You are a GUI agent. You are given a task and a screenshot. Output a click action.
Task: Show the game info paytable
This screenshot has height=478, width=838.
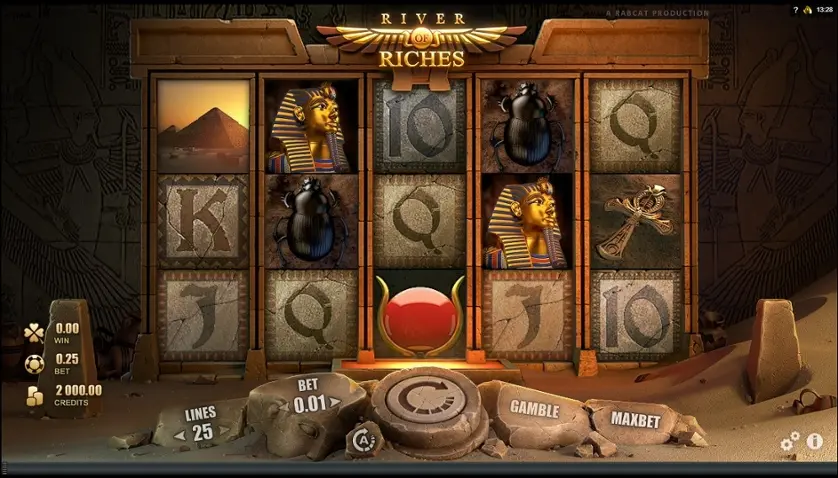[816, 440]
